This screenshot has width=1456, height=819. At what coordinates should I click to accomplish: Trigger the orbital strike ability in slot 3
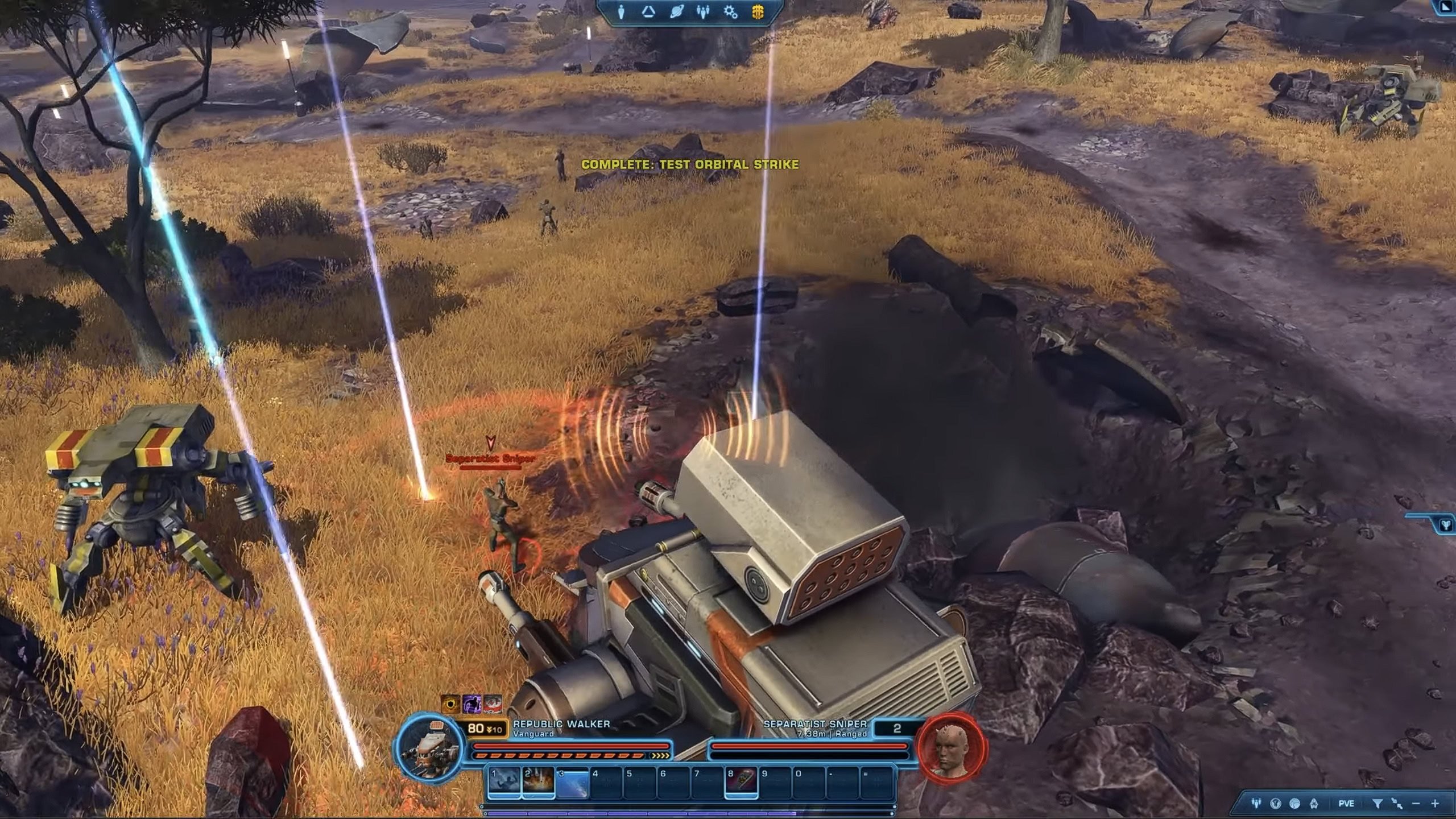[572, 783]
